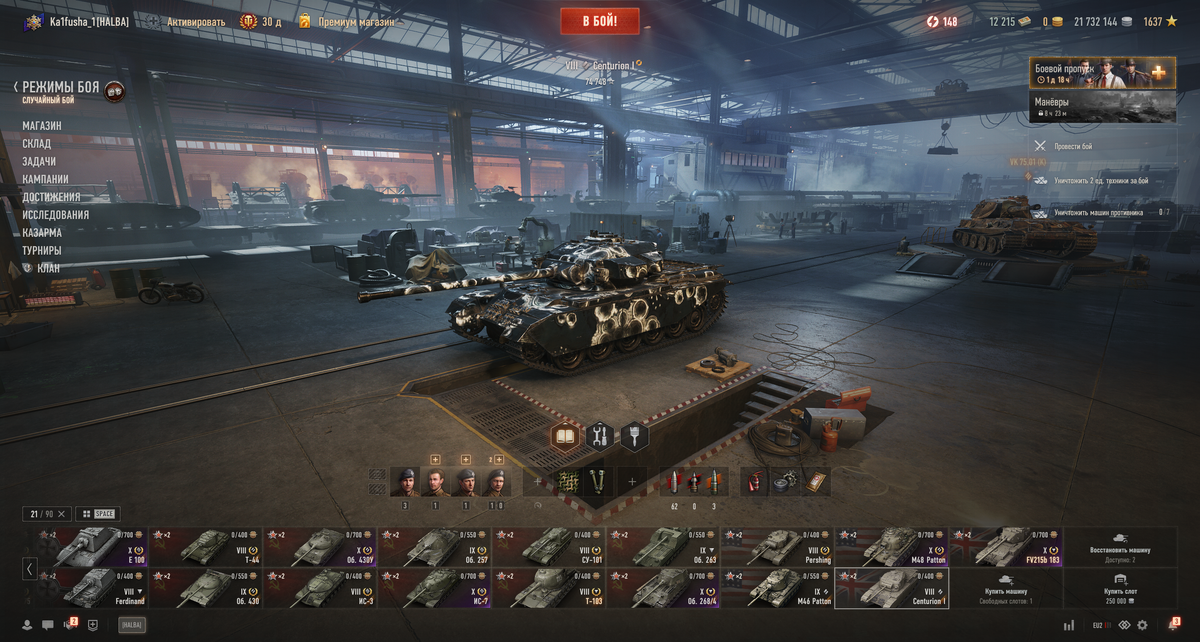This screenshot has height=642, width=1200.
Task: Open the Режимы боя battle mode selector
Action: click(x=62, y=90)
